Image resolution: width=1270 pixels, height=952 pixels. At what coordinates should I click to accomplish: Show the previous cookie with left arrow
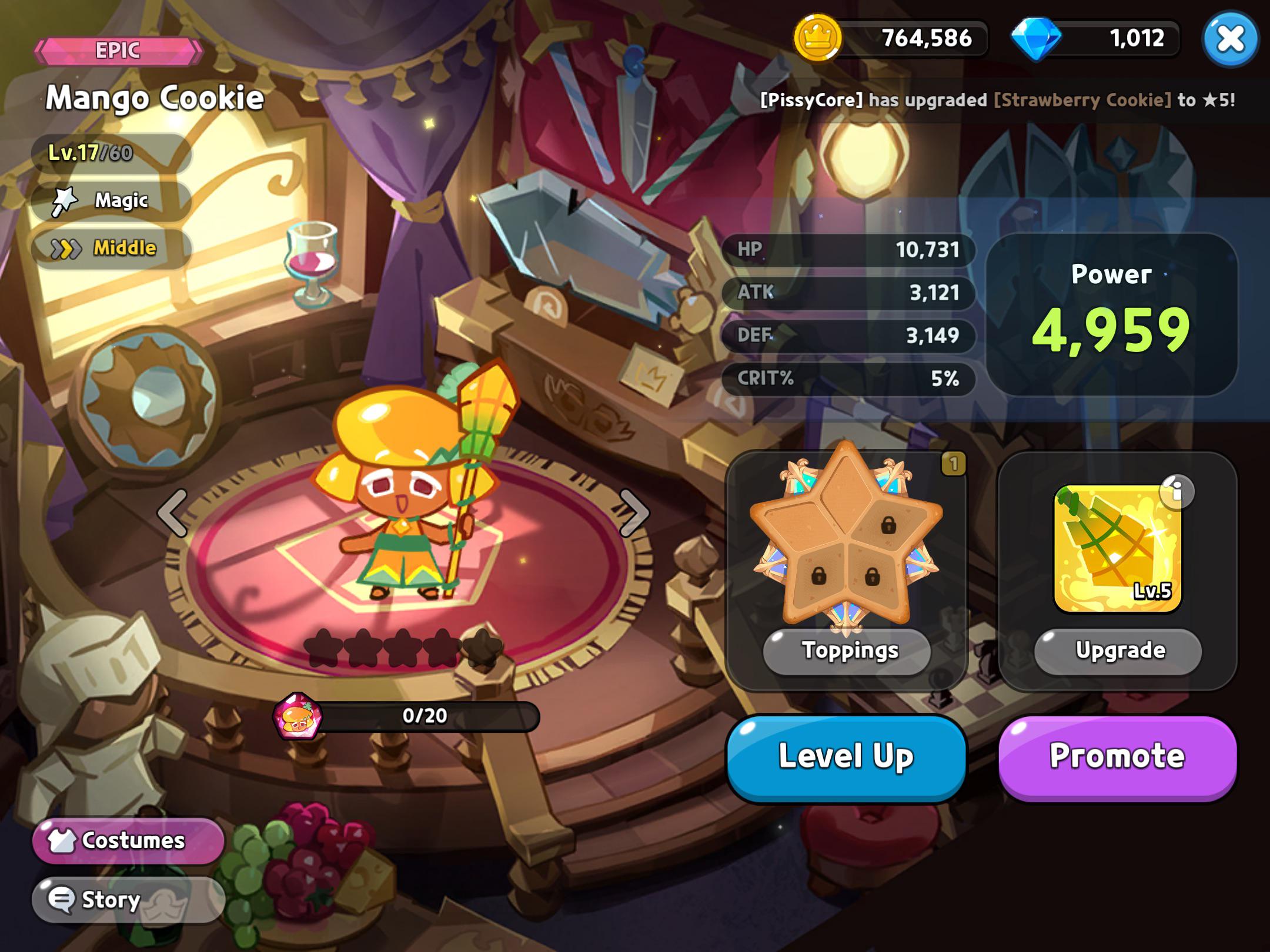[173, 512]
